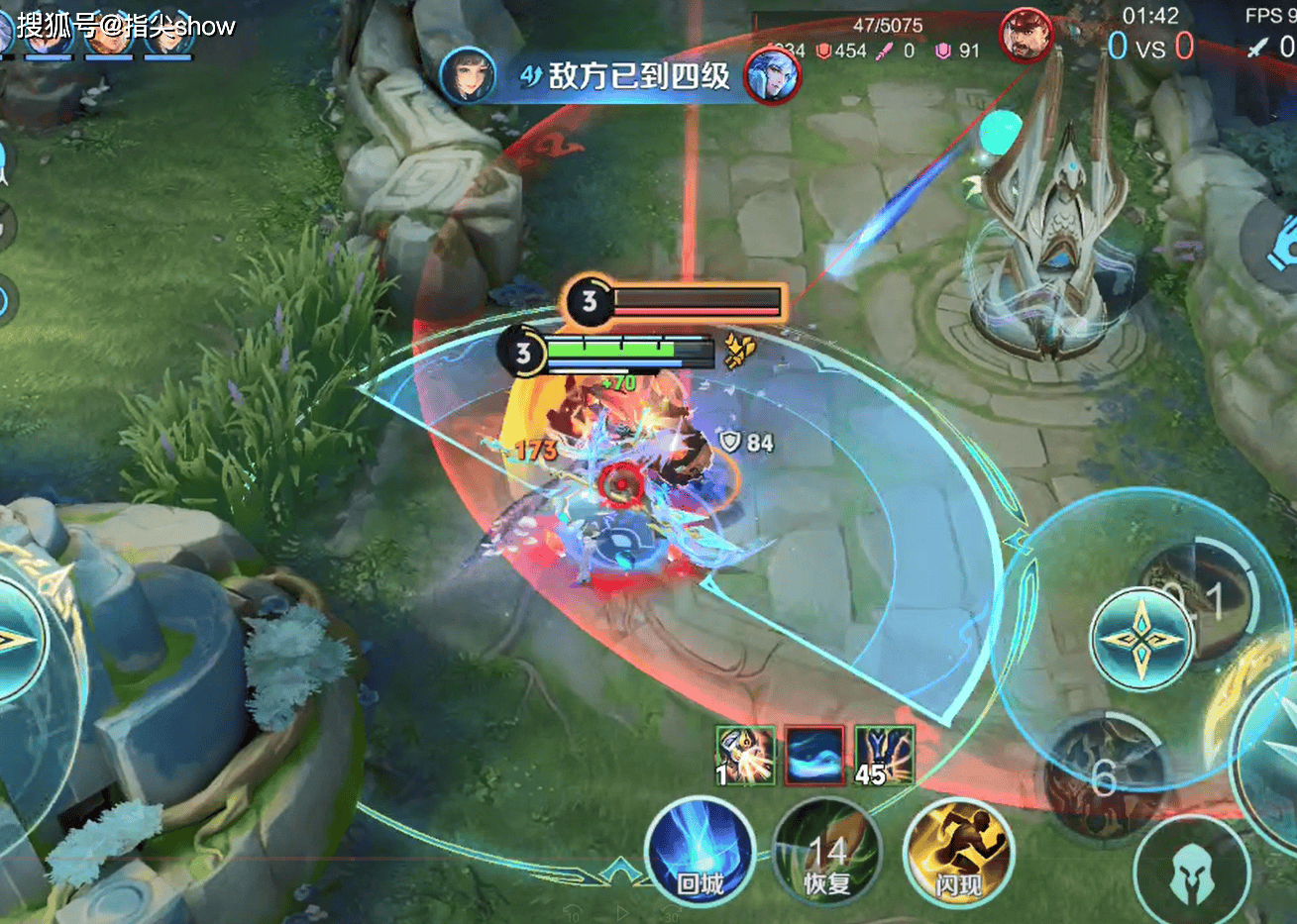Select the blue-haired enemy portrait on the banner
1297x924 pixels.
[773, 75]
